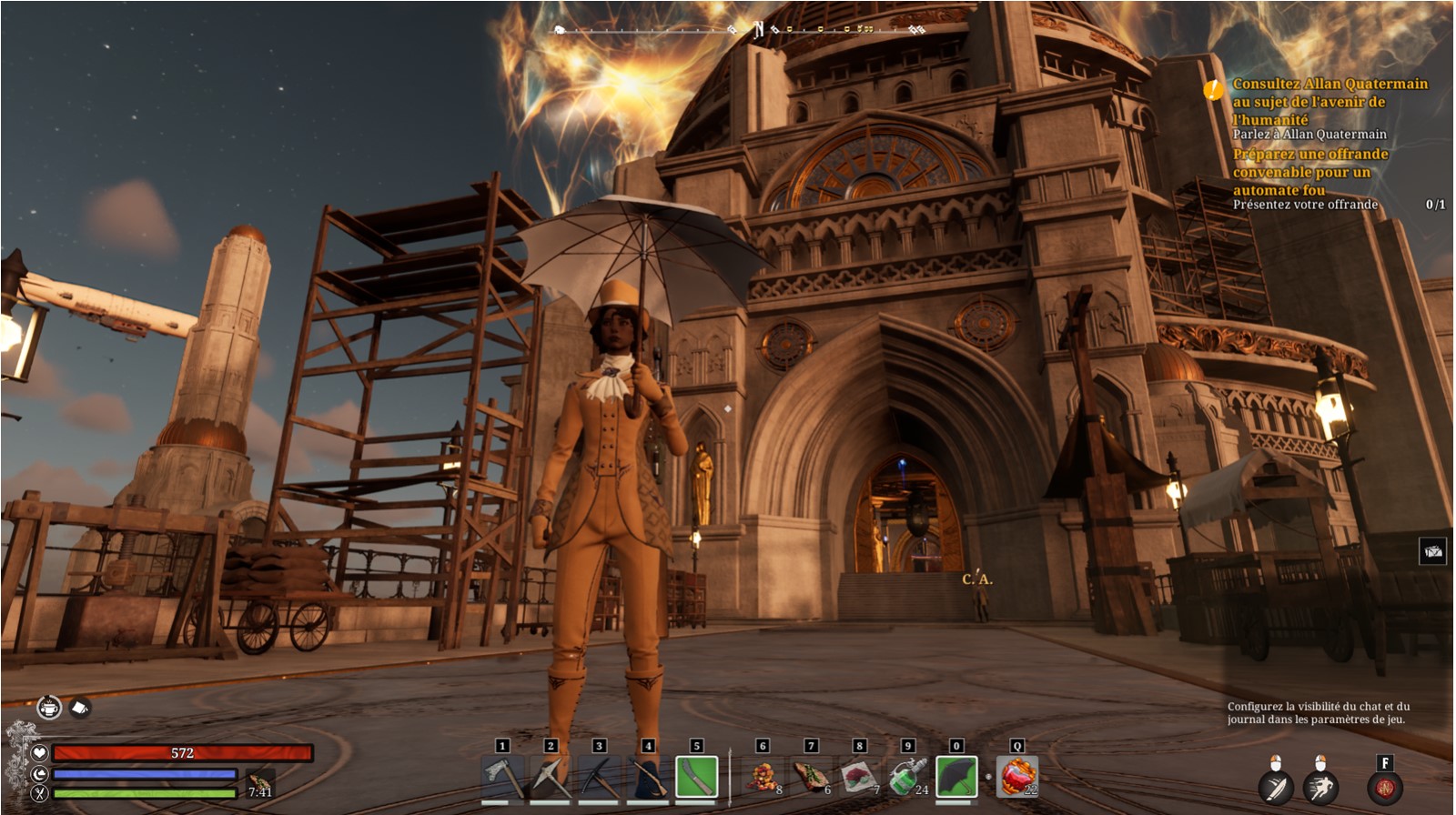Trigger the red wax seal ability
Screen dimensions: 1456x815
point(1385,788)
